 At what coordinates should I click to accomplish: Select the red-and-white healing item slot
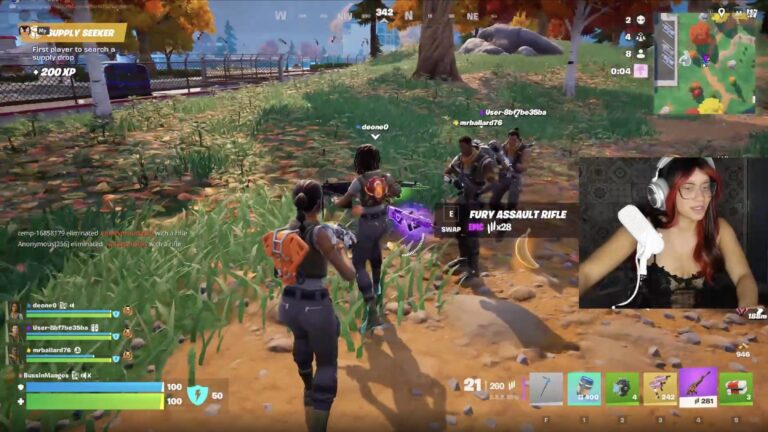pyautogui.click(x=736, y=388)
